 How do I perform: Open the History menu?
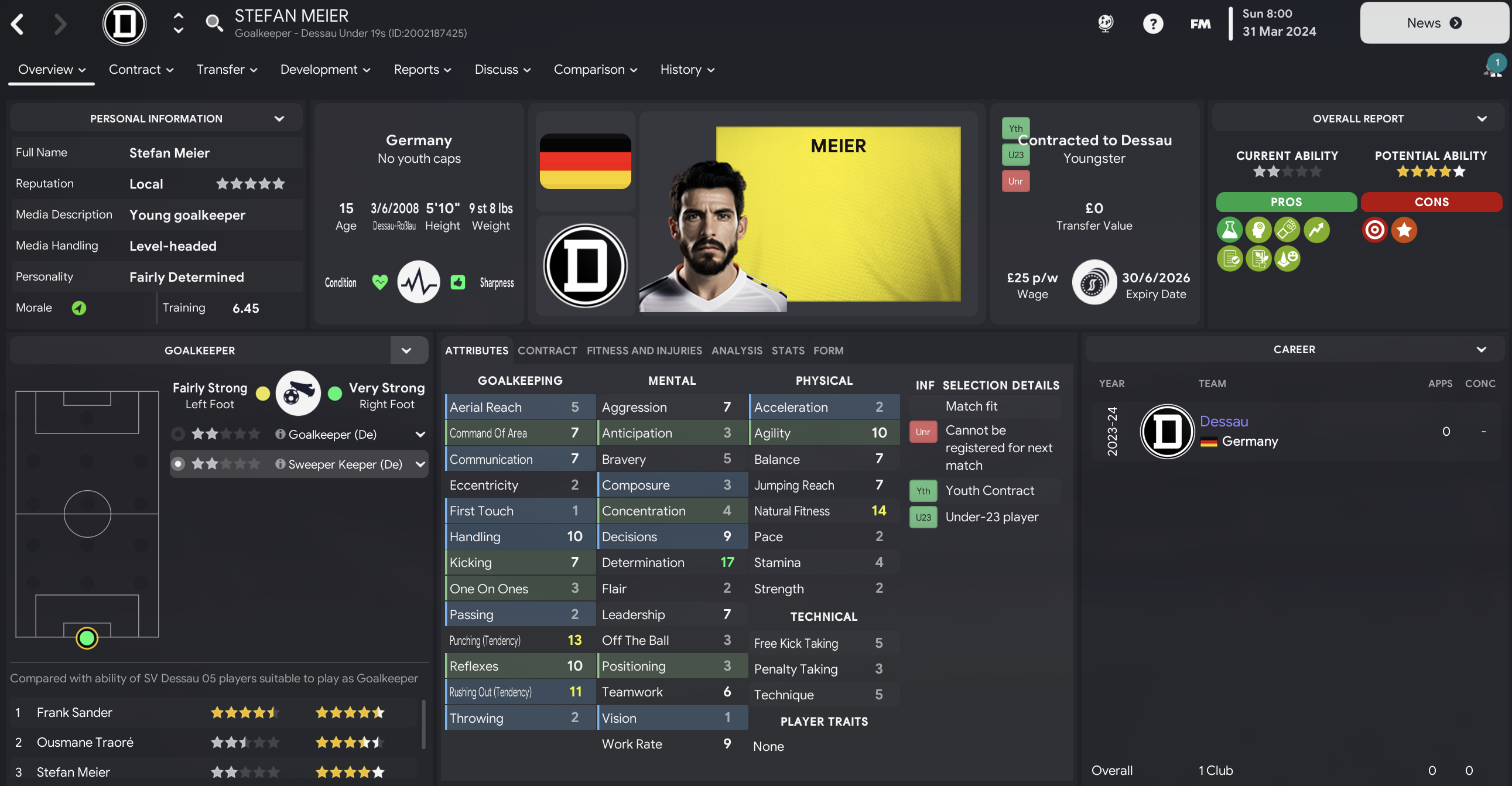pos(687,69)
